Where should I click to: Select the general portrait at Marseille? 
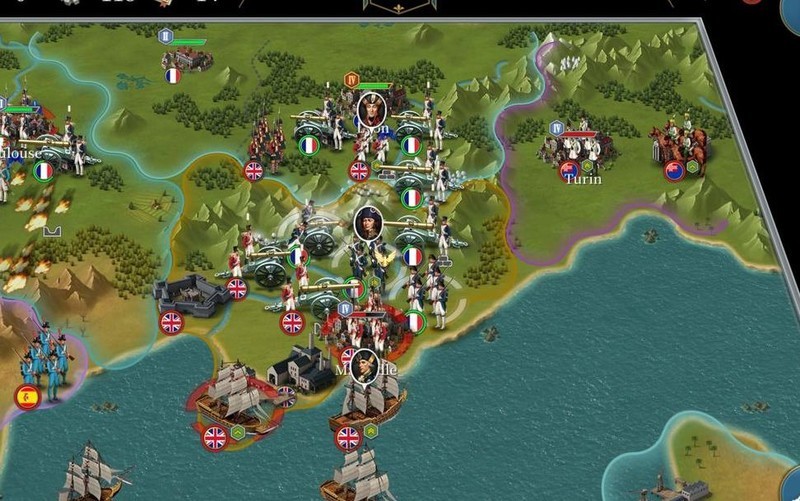point(365,364)
